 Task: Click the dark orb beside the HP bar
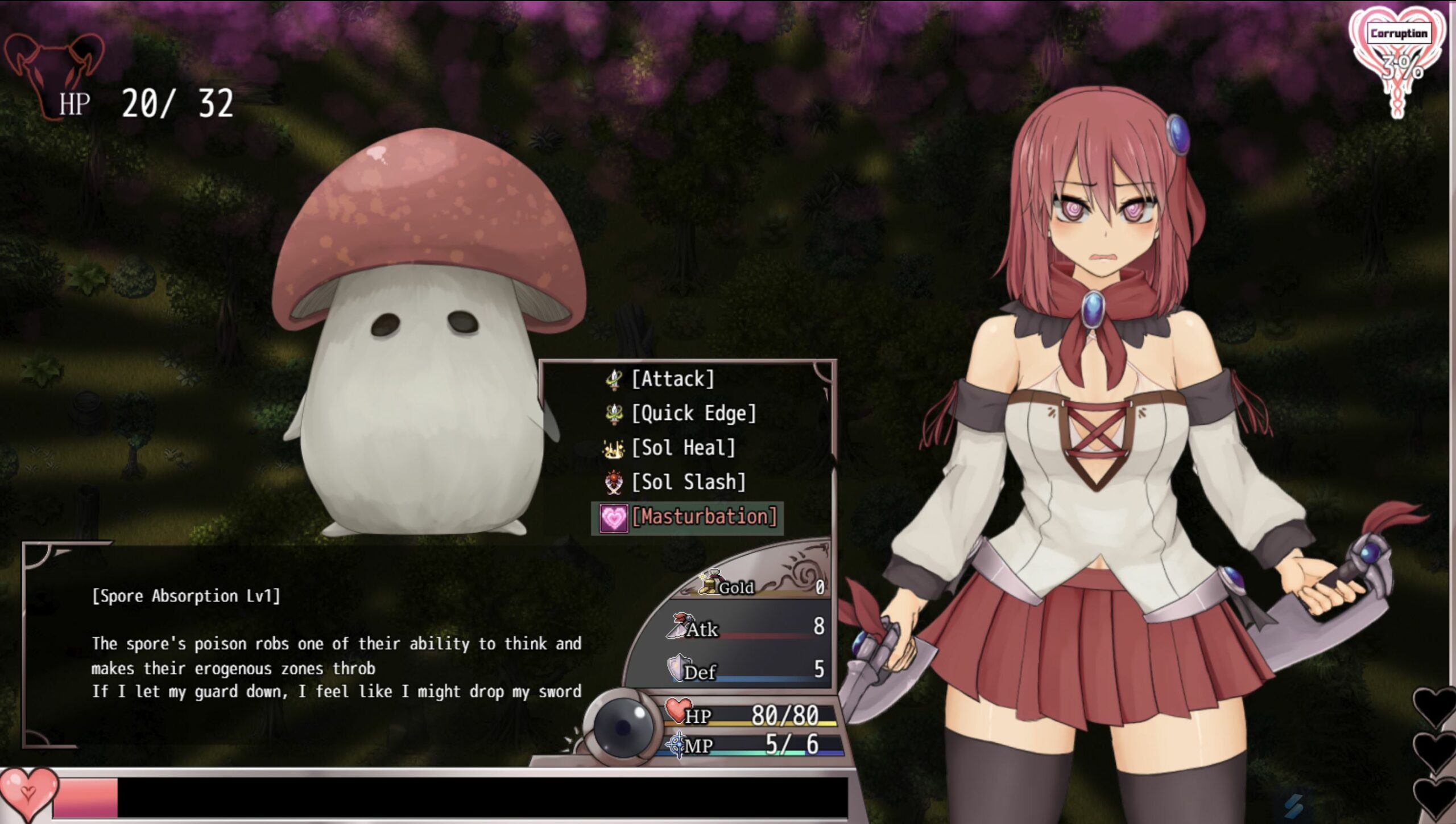coord(622,726)
